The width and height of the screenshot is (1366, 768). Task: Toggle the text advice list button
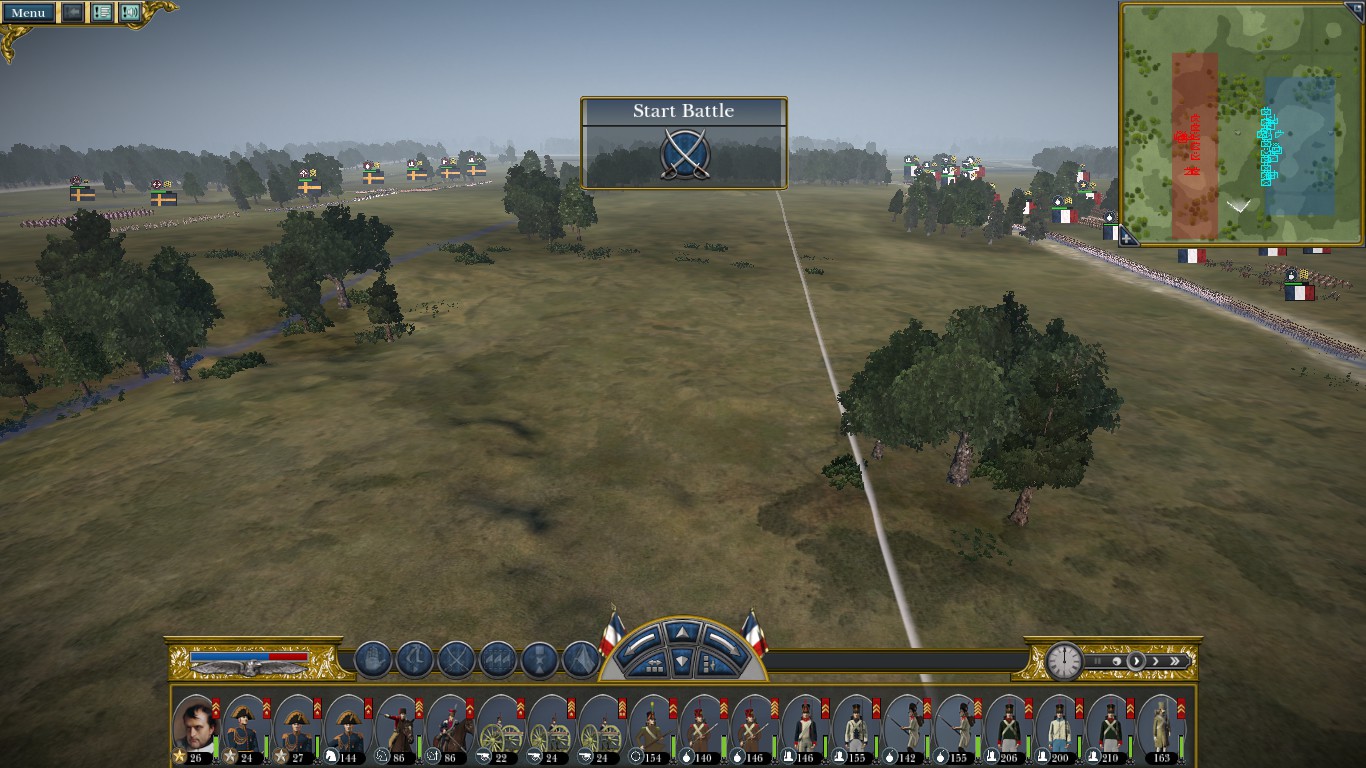(102, 13)
